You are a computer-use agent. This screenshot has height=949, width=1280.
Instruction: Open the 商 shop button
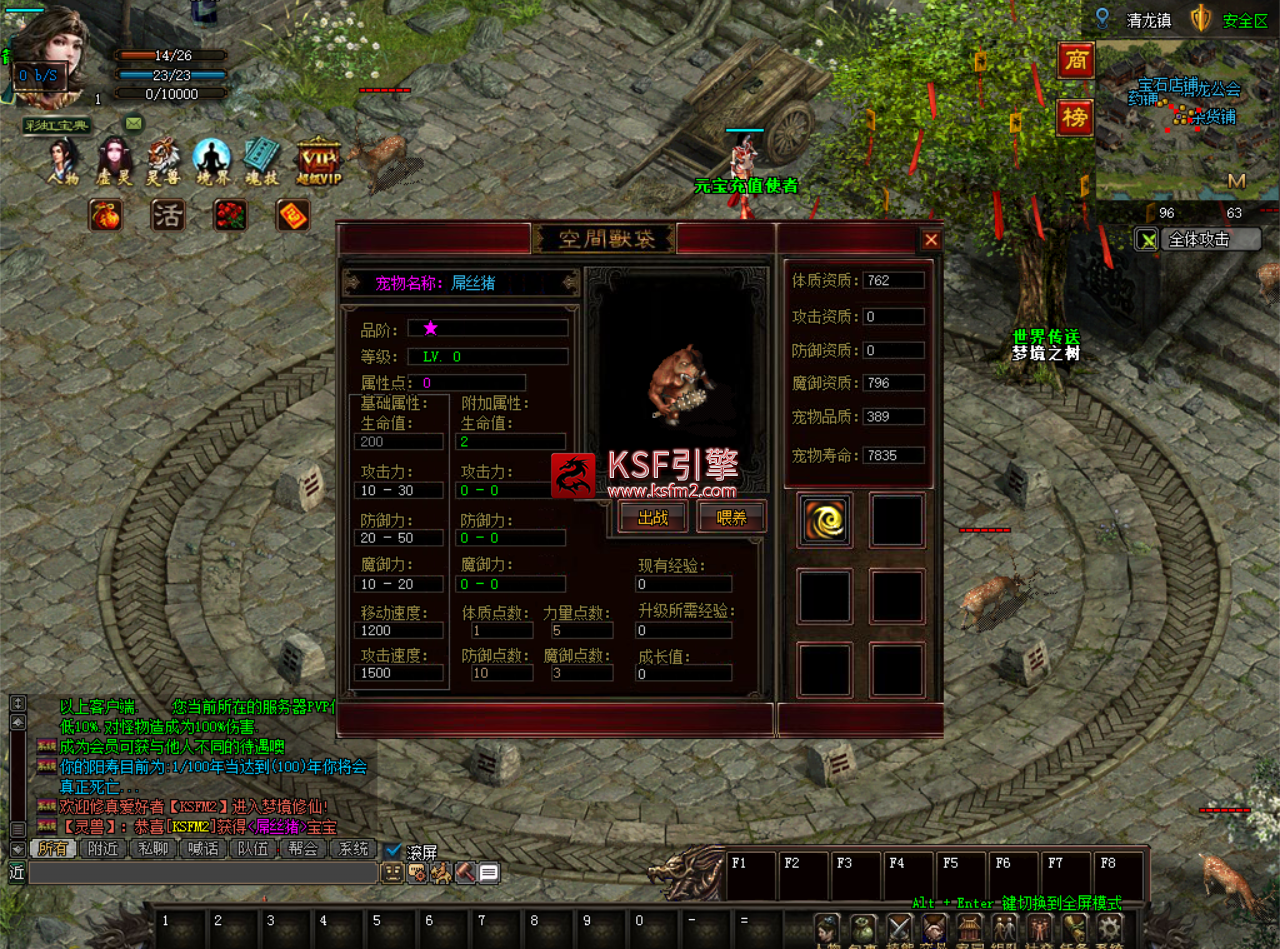(x=1076, y=61)
